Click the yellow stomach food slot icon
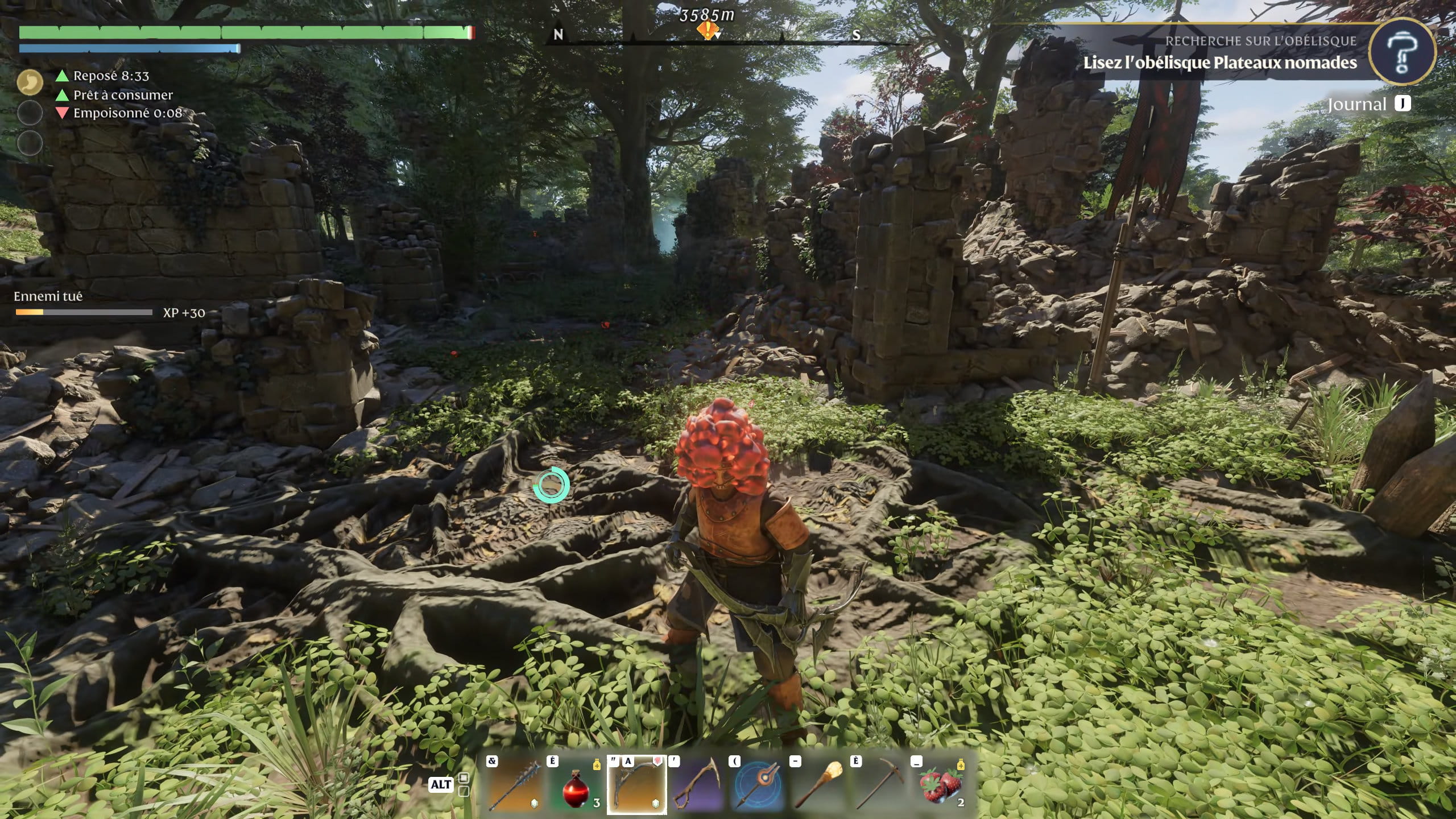Screen dimensions: 1456x819 30,82
